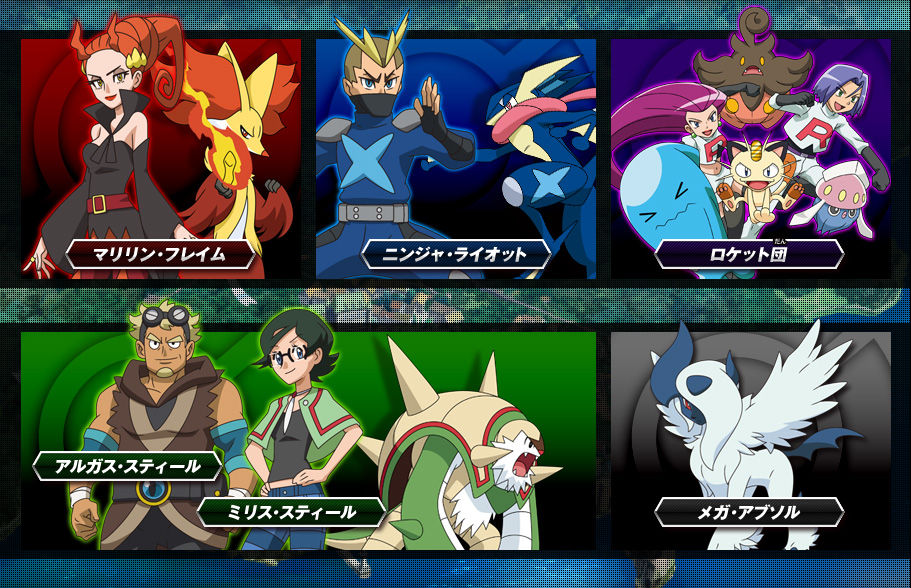911x588 pixels.
Task: Choose the ニンジャ・ライオット ninja panel
Action: coord(456,158)
